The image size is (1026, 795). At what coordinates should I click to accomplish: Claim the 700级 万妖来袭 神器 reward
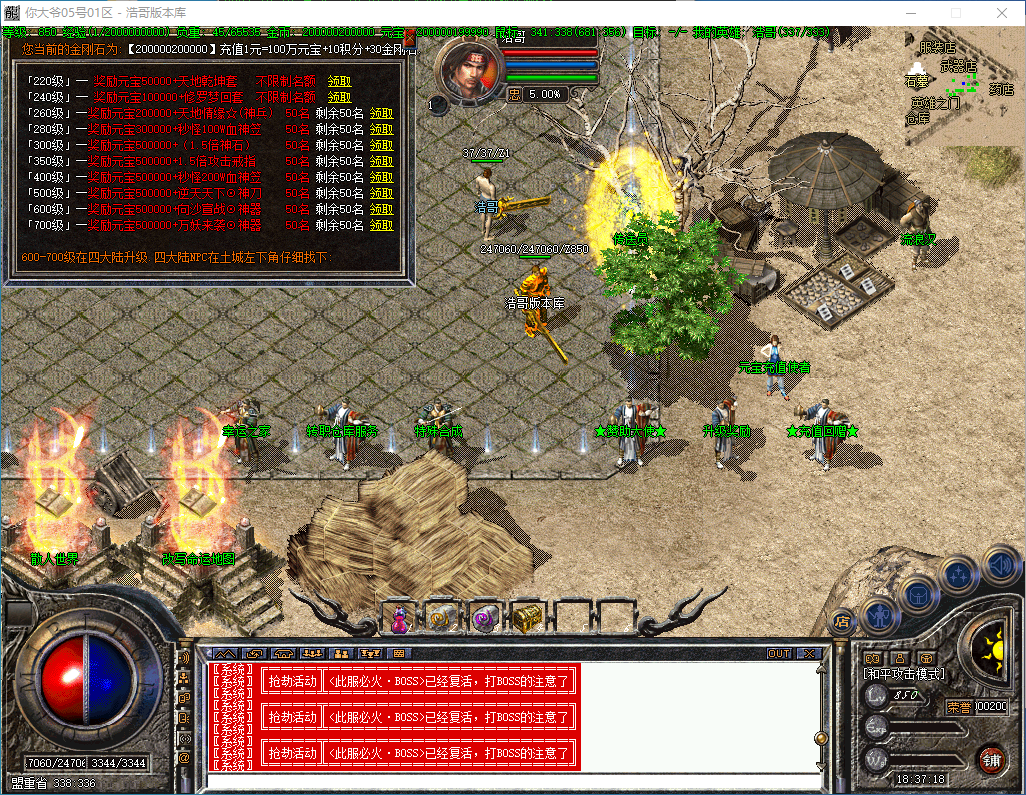[x=381, y=225]
